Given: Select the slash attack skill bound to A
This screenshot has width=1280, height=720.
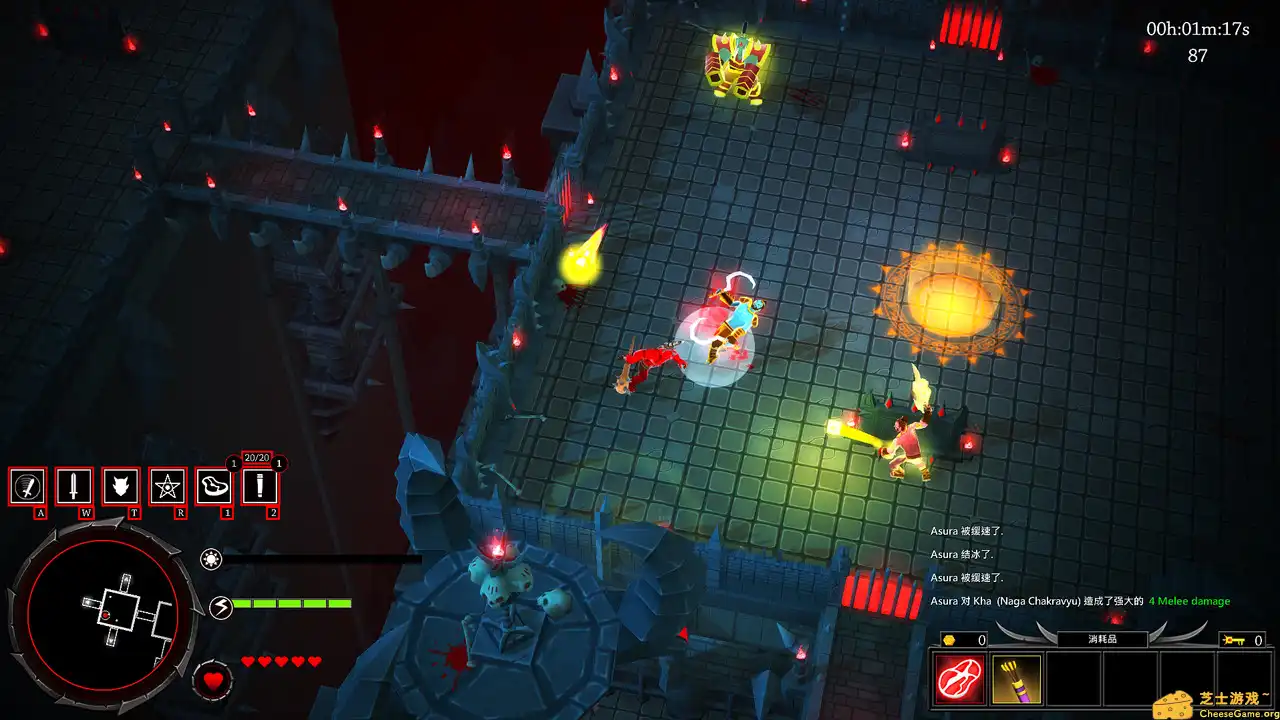Looking at the screenshot, I should point(28,487).
